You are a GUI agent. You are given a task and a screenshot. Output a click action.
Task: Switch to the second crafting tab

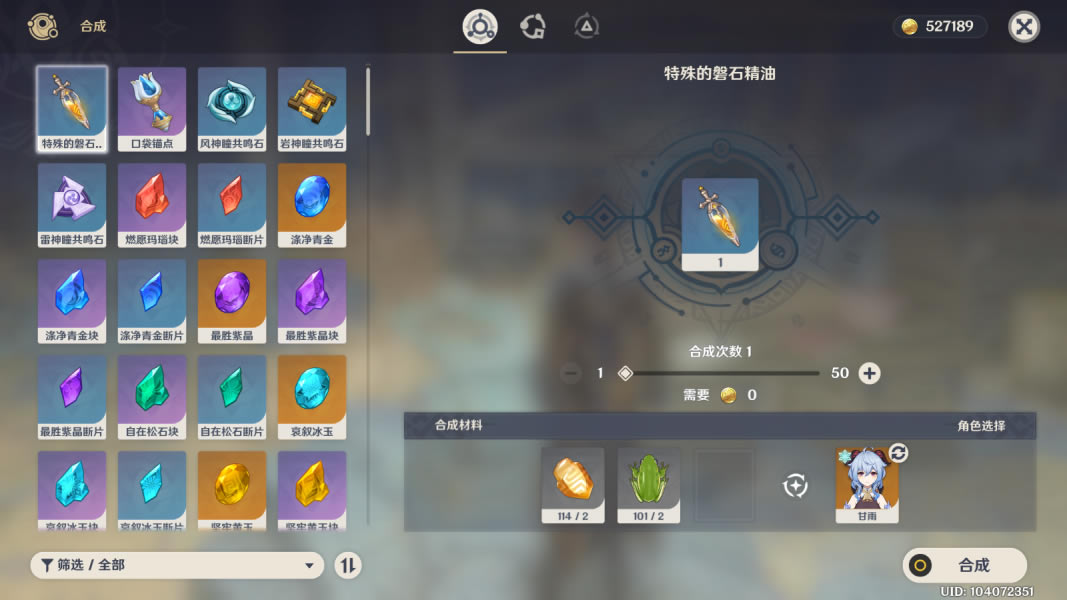point(533,27)
